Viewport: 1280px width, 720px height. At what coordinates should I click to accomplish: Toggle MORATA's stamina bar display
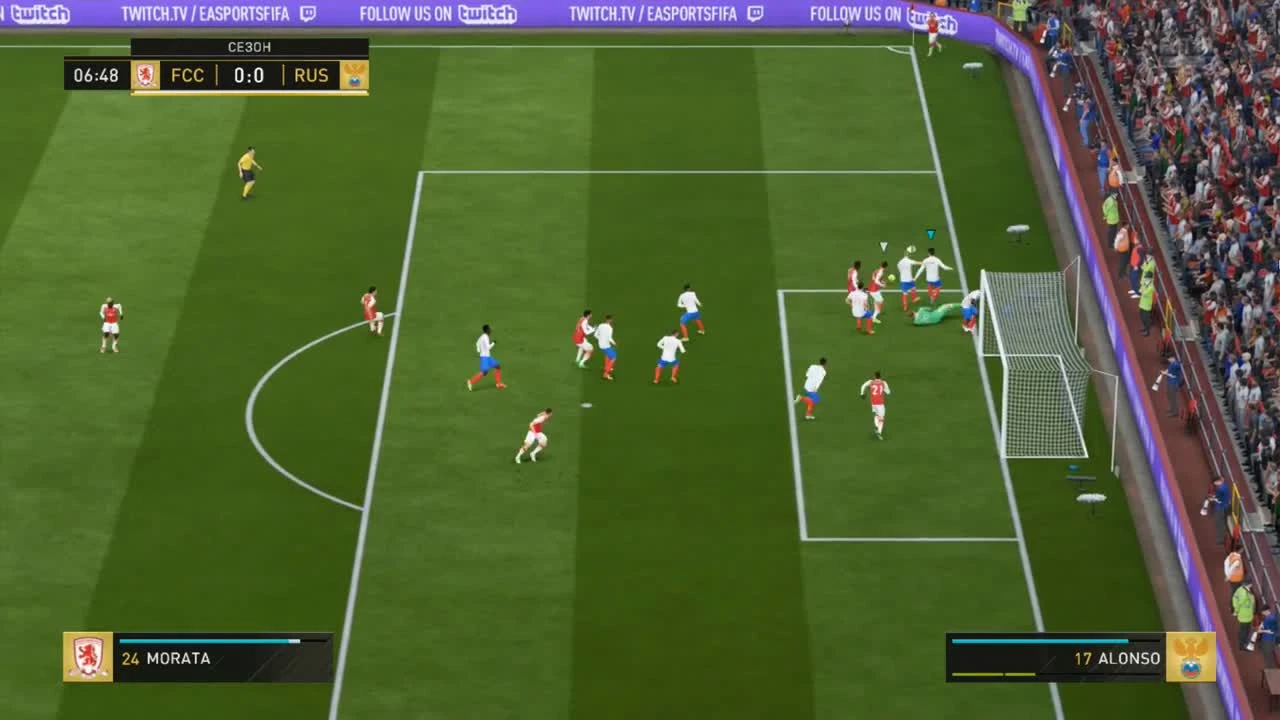[x=210, y=641]
